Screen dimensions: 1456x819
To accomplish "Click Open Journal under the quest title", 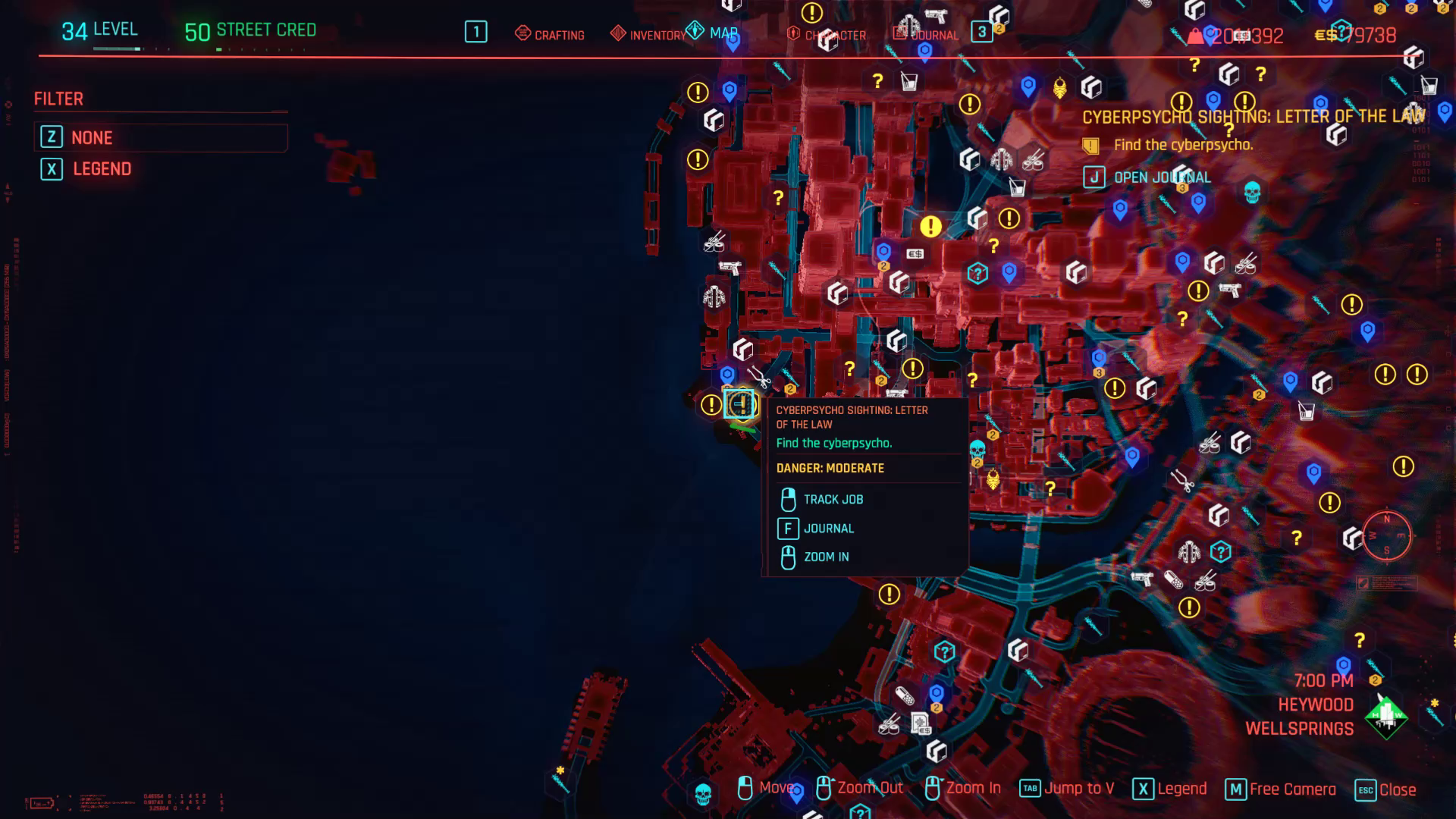I will tap(1161, 177).
